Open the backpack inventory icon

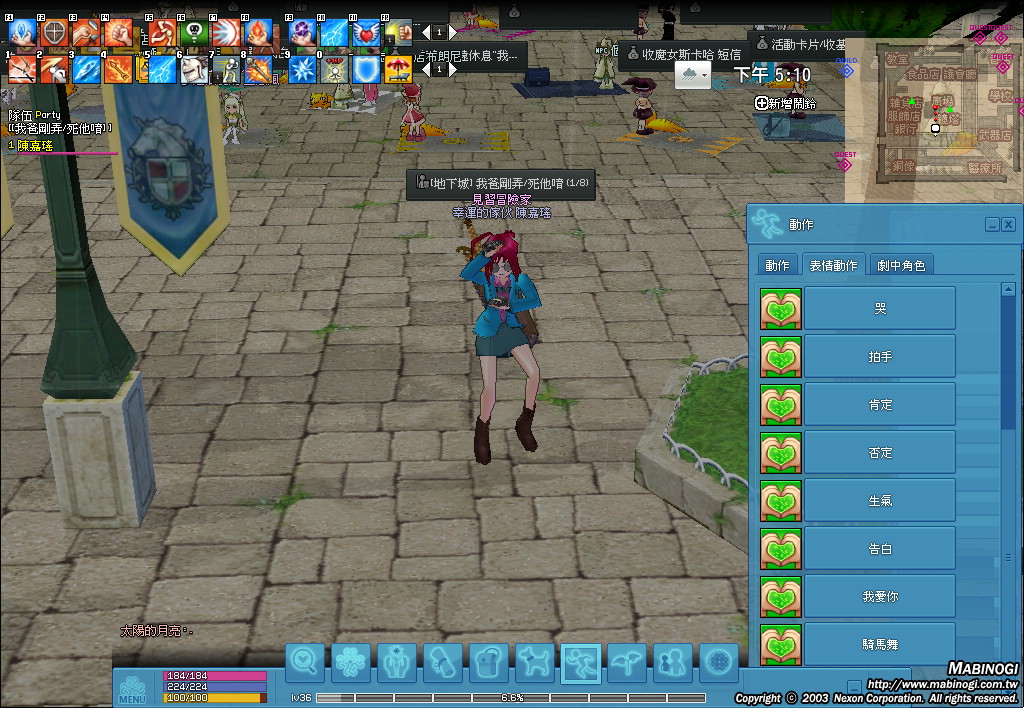pos(488,662)
